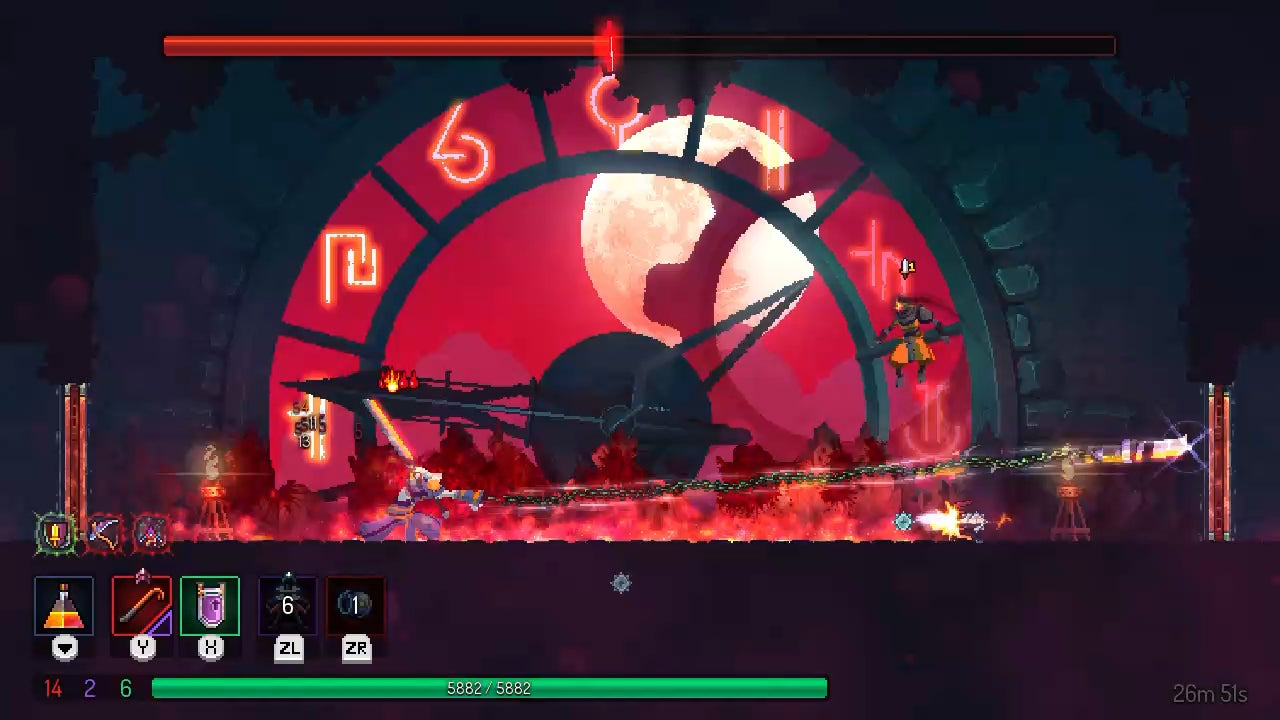Viewport: 1280px width, 720px height.
Task: Click the crowbar weapon in the Y slot
Action: 143,604
